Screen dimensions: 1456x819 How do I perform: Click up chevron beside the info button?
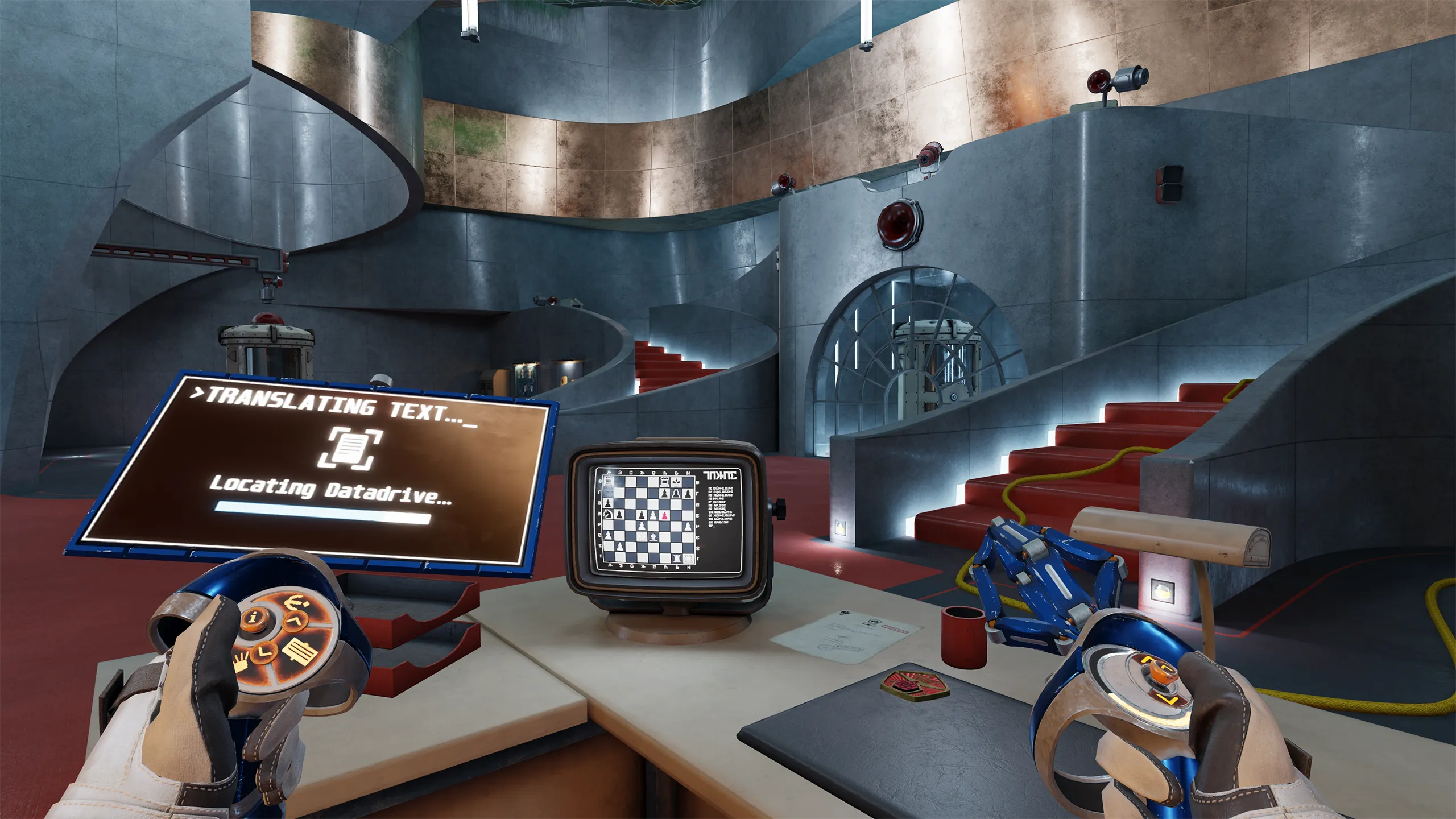click(x=295, y=622)
